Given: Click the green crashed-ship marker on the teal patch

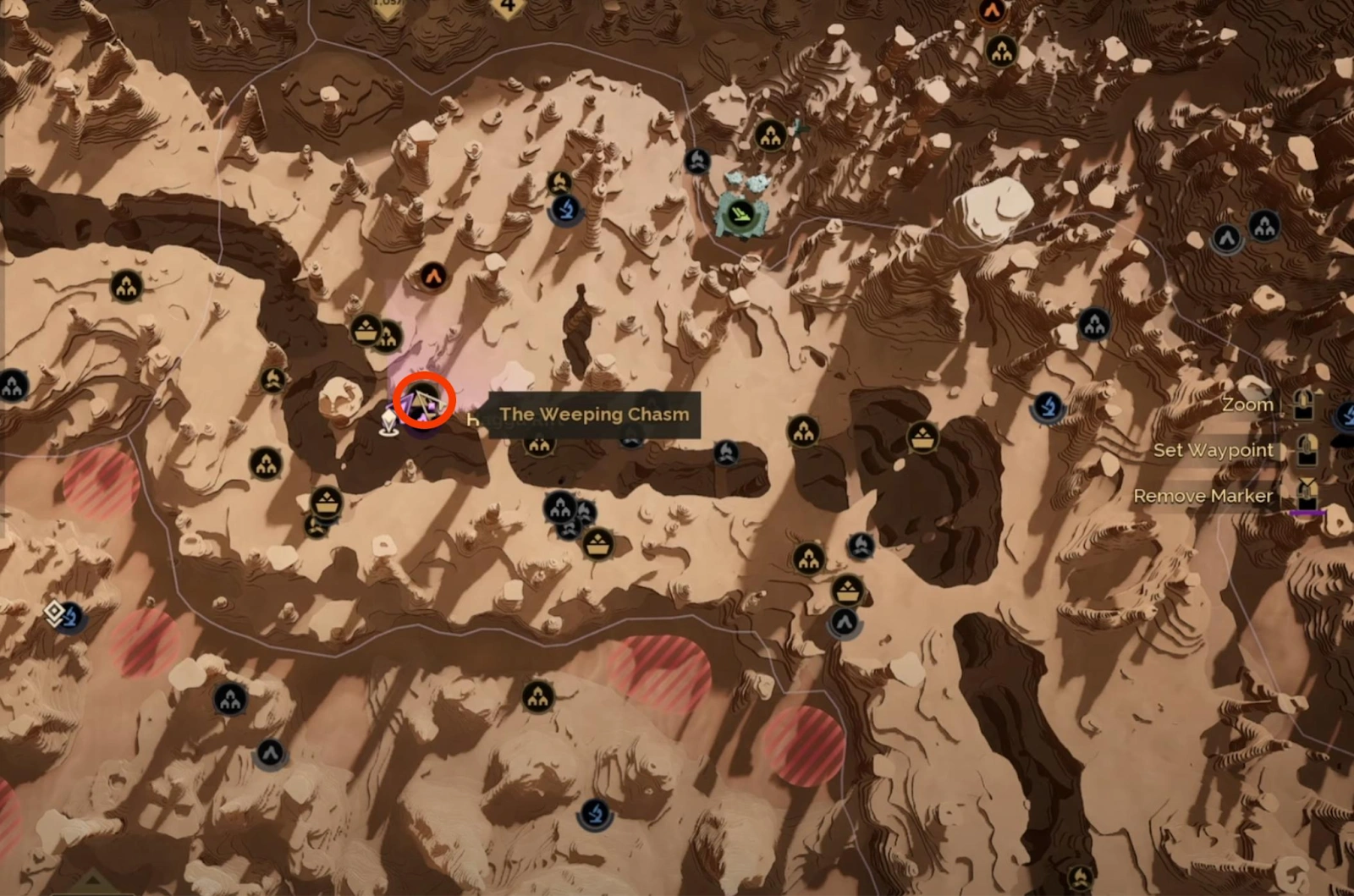Looking at the screenshot, I should [x=740, y=212].
